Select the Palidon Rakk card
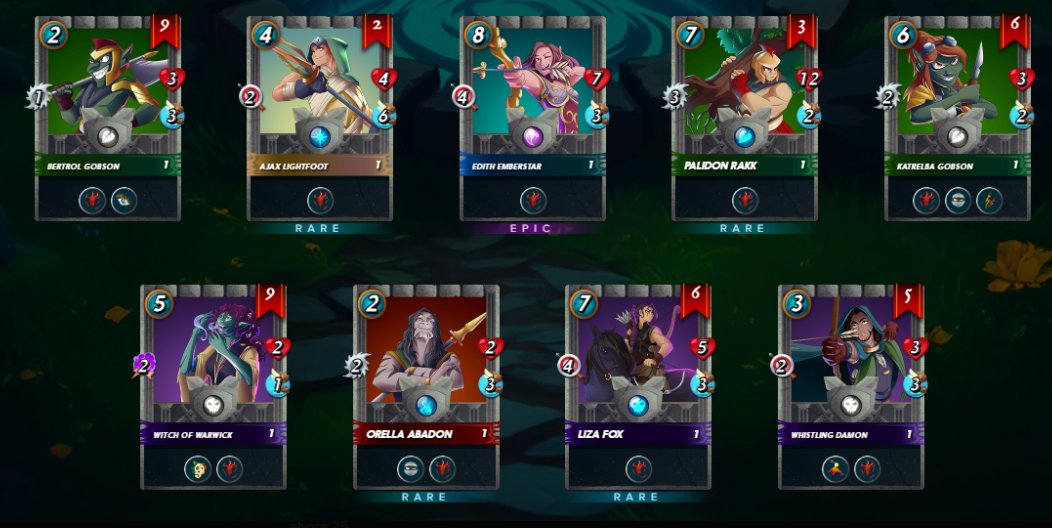 coord(745,118)
